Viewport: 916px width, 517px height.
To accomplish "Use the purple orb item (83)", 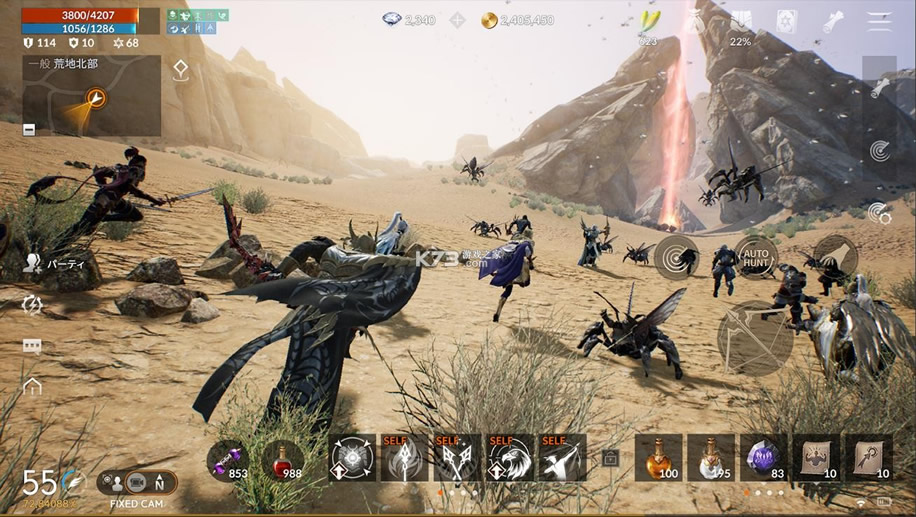I will point(764,457).
